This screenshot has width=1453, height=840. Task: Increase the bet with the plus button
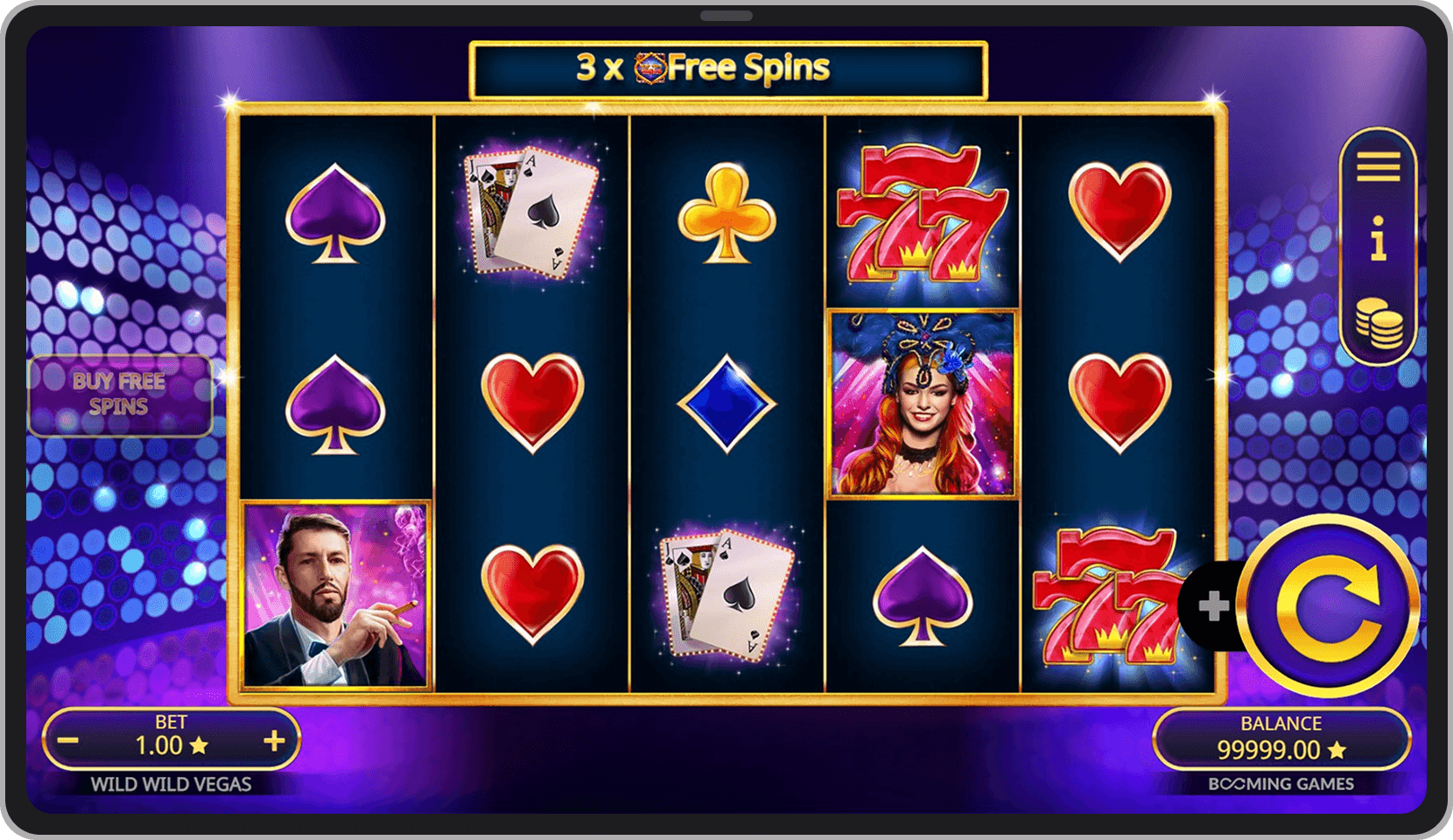coord(274,742)
